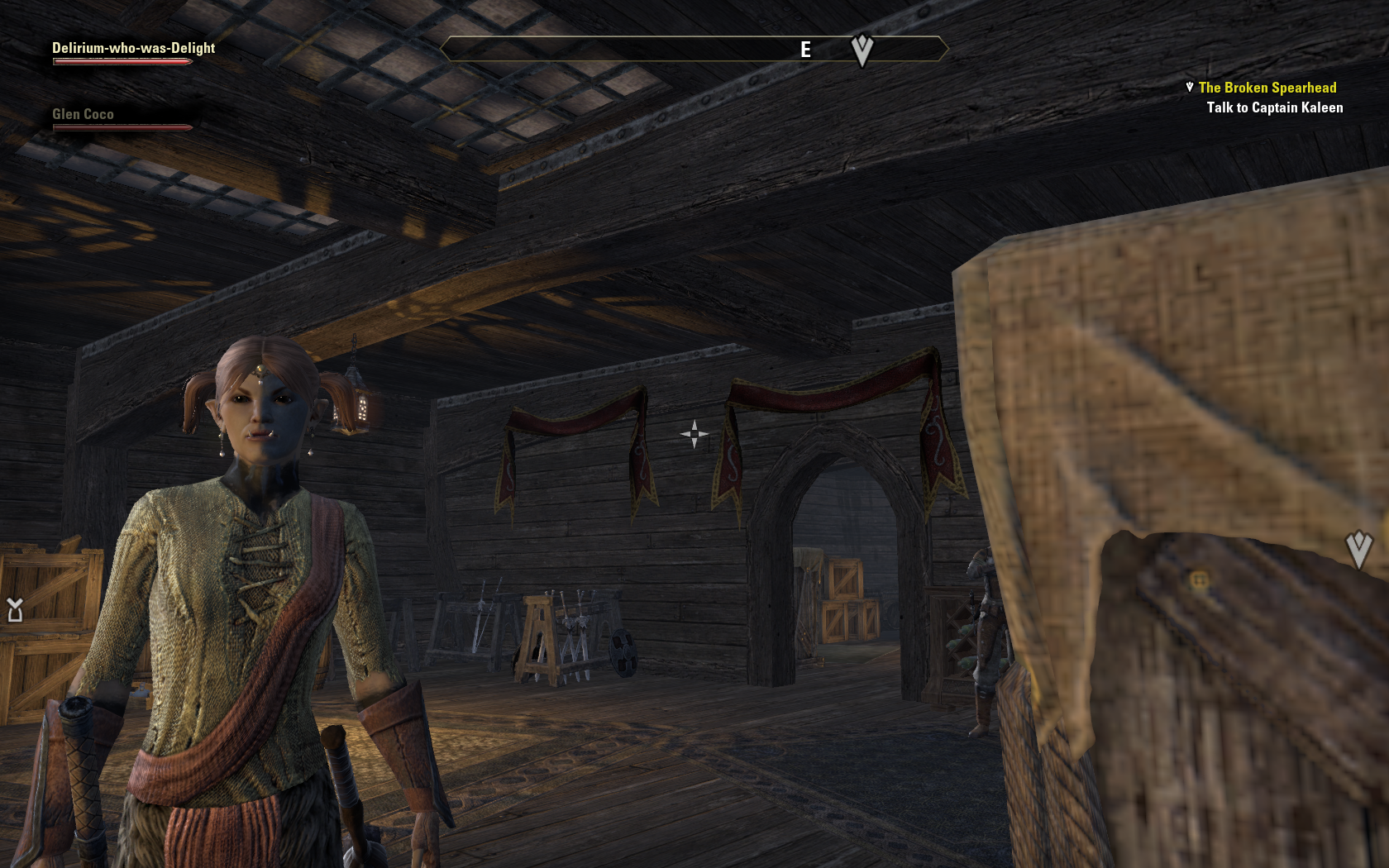
Task: Select The Broken Spearhead quest tracker title
Action: [1267, 88]
